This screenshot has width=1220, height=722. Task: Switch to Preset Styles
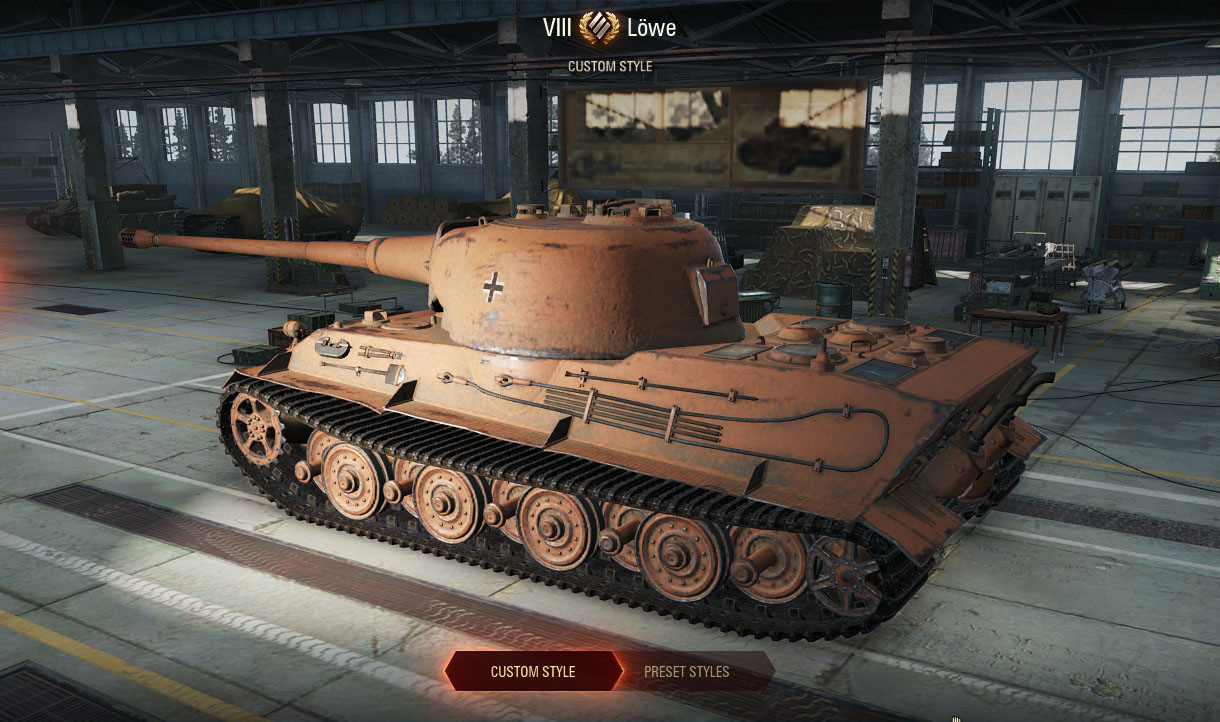(687, 671)
